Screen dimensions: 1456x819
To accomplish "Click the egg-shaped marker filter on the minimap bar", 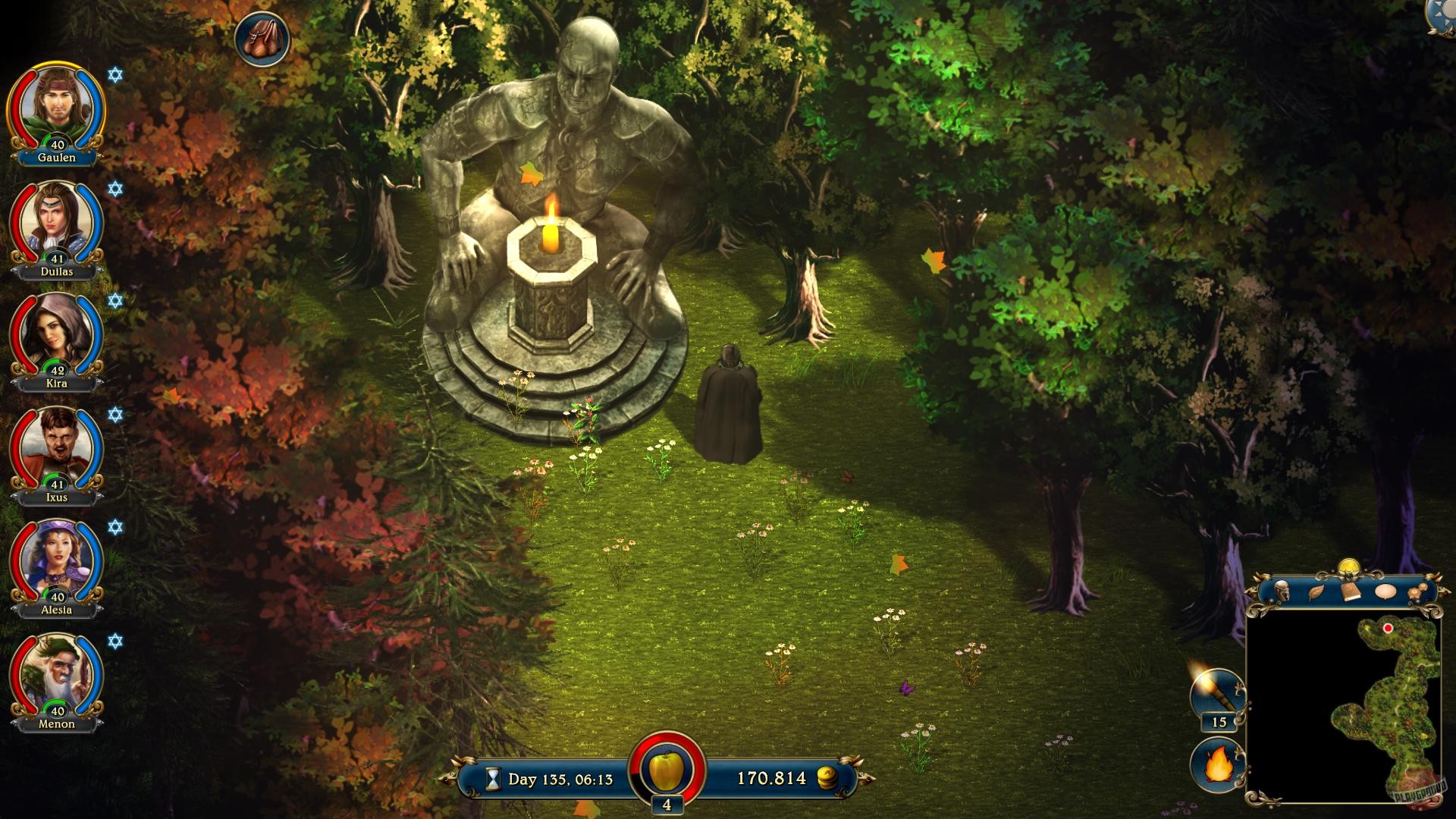I will [x=1385, y=591].
